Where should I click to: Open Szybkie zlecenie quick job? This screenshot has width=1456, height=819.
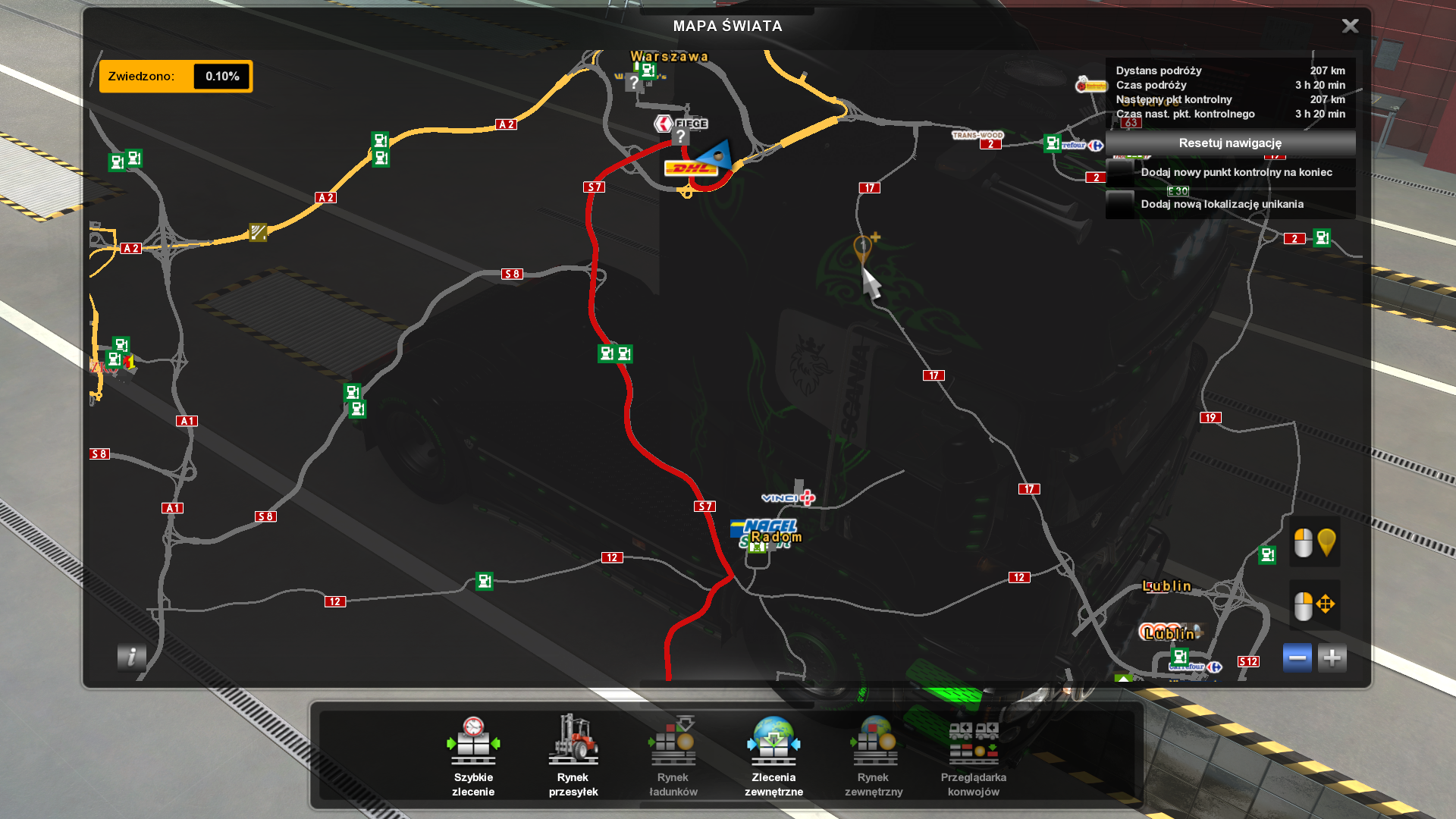[x=473, y=755]
